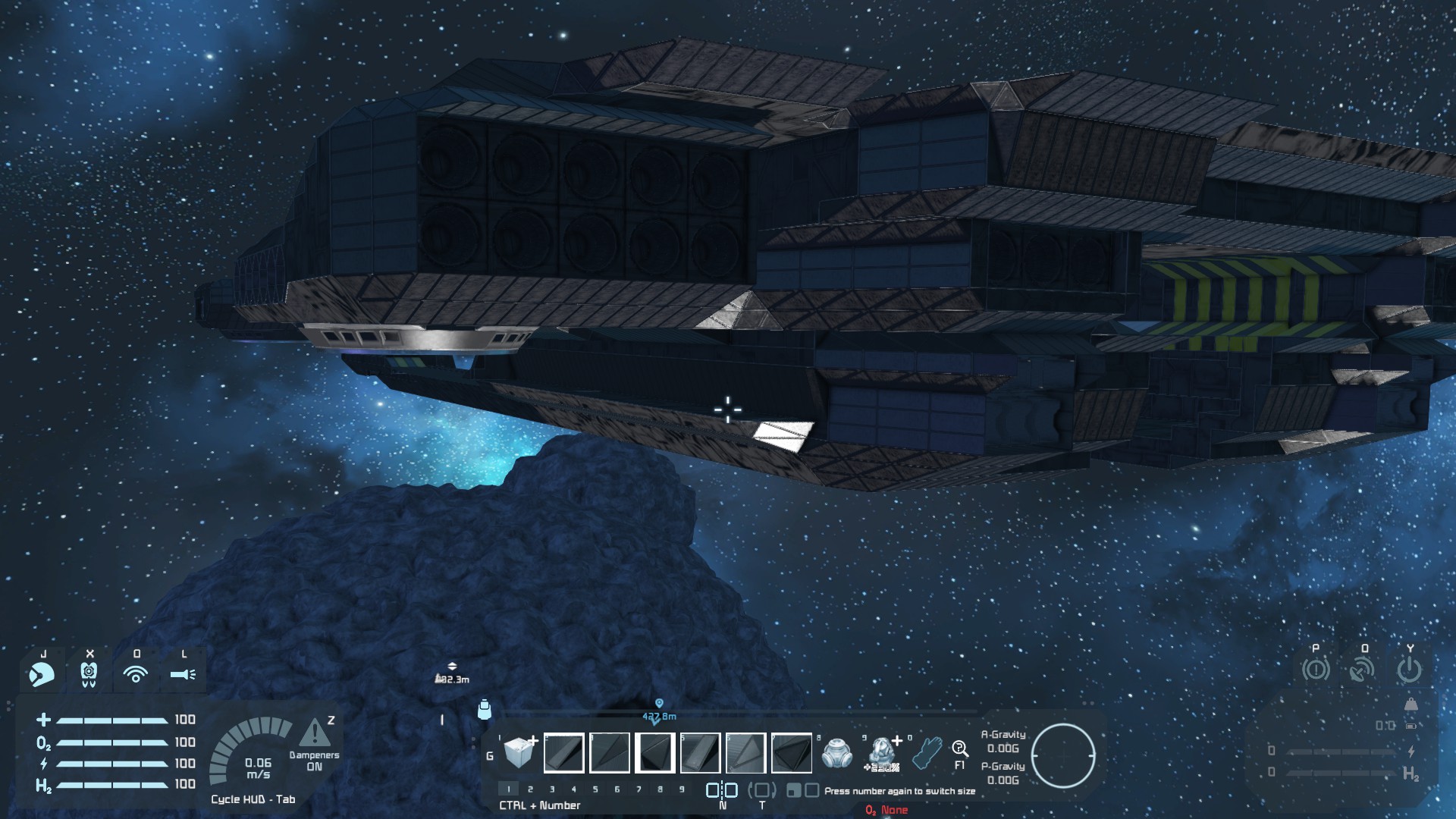Toggle the symmetry mode icon

point(722,790)
